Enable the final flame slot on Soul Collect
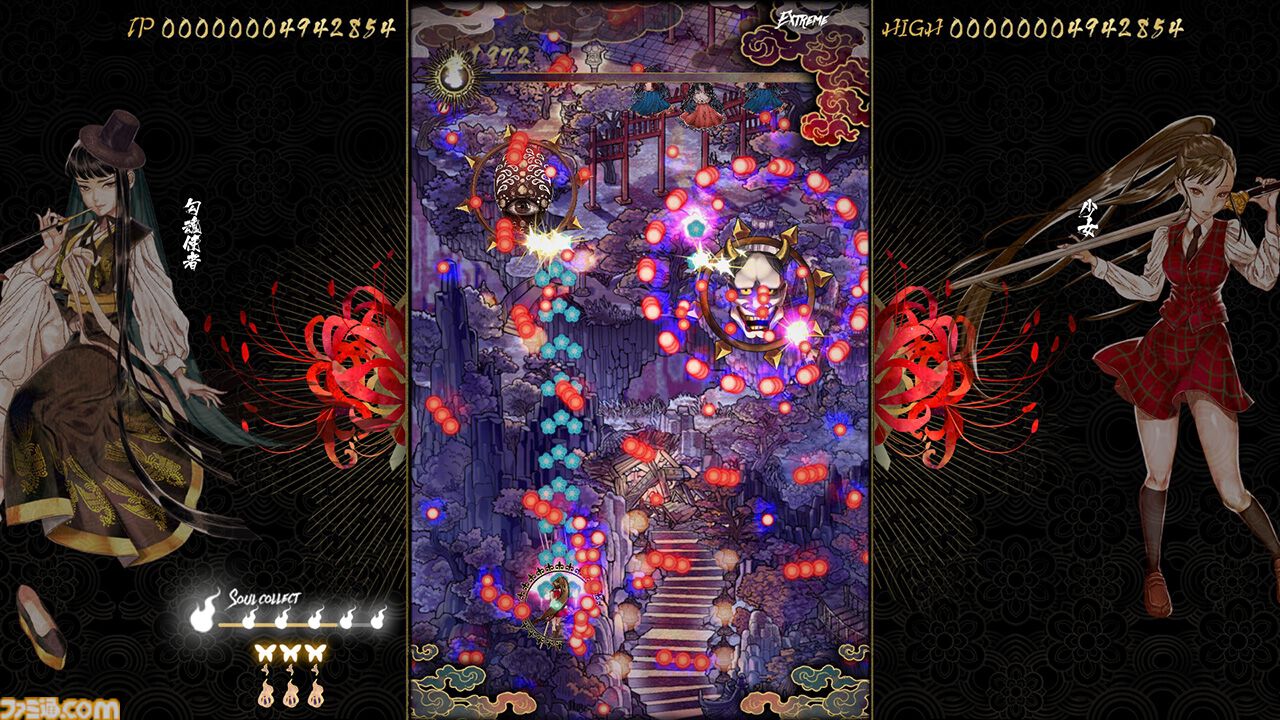 [x=380, y=620]
